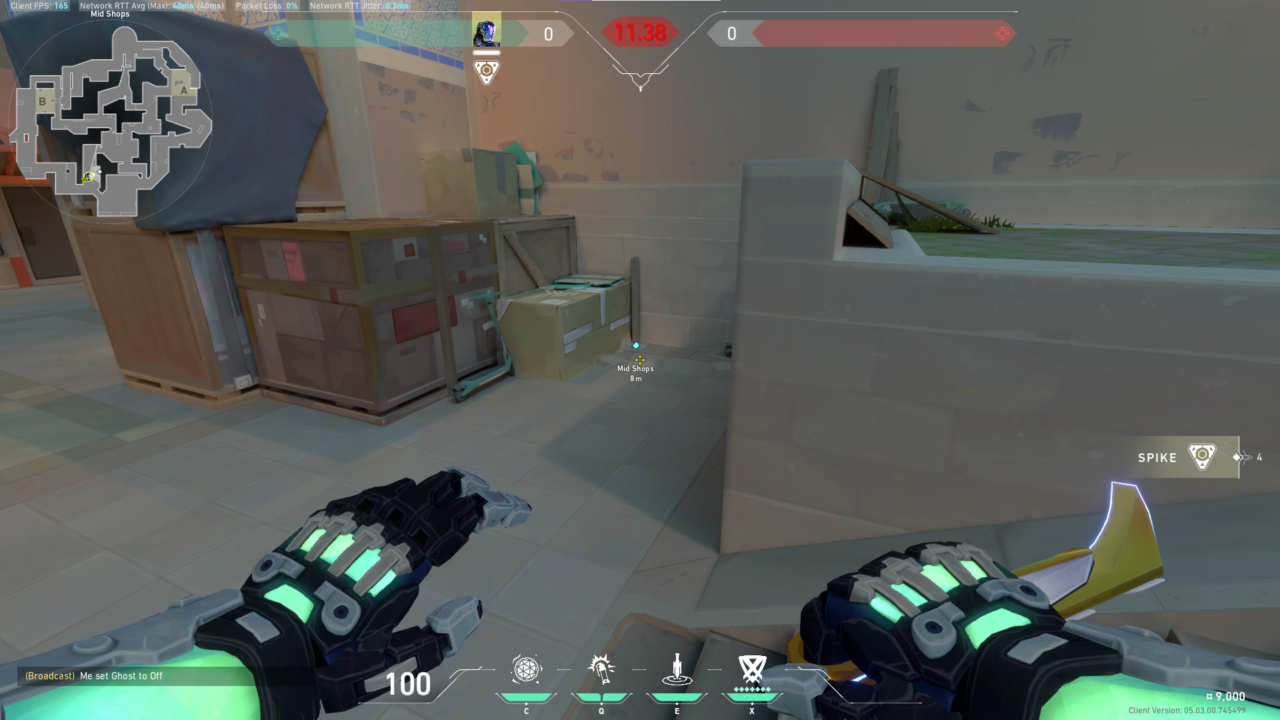This screenshot has height=720, width=1280.
Task: Click the ultimate charge dots above the X key
Action: 751,688
